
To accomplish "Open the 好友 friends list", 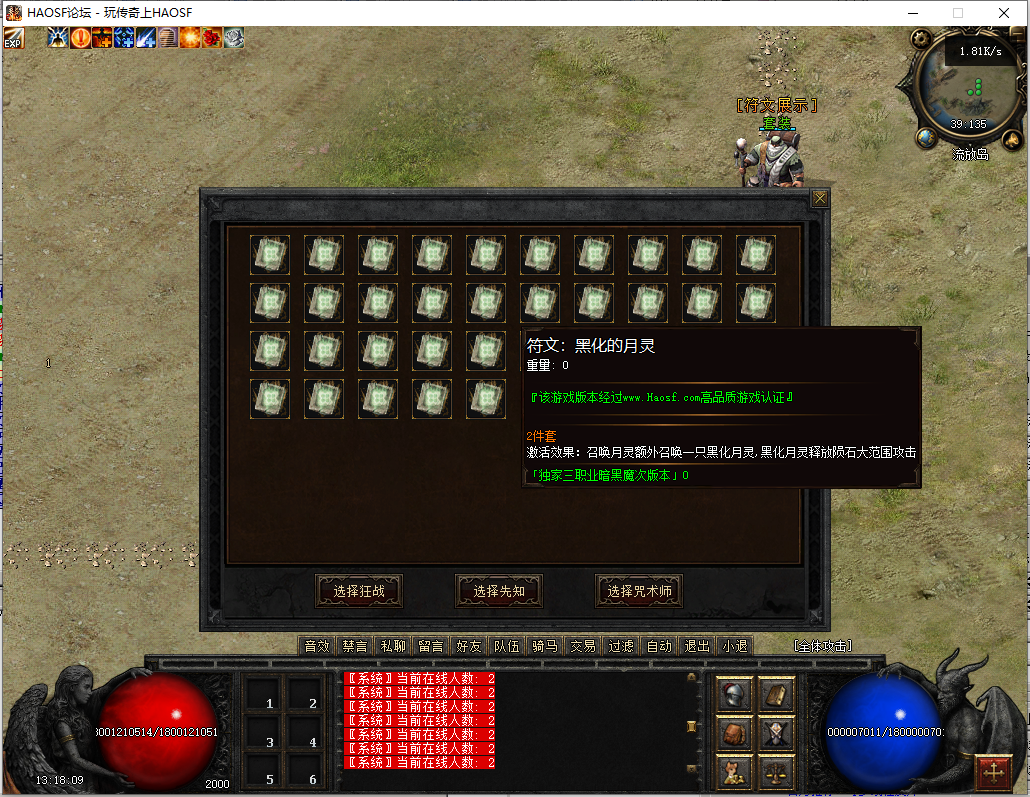I will point(469,646).
